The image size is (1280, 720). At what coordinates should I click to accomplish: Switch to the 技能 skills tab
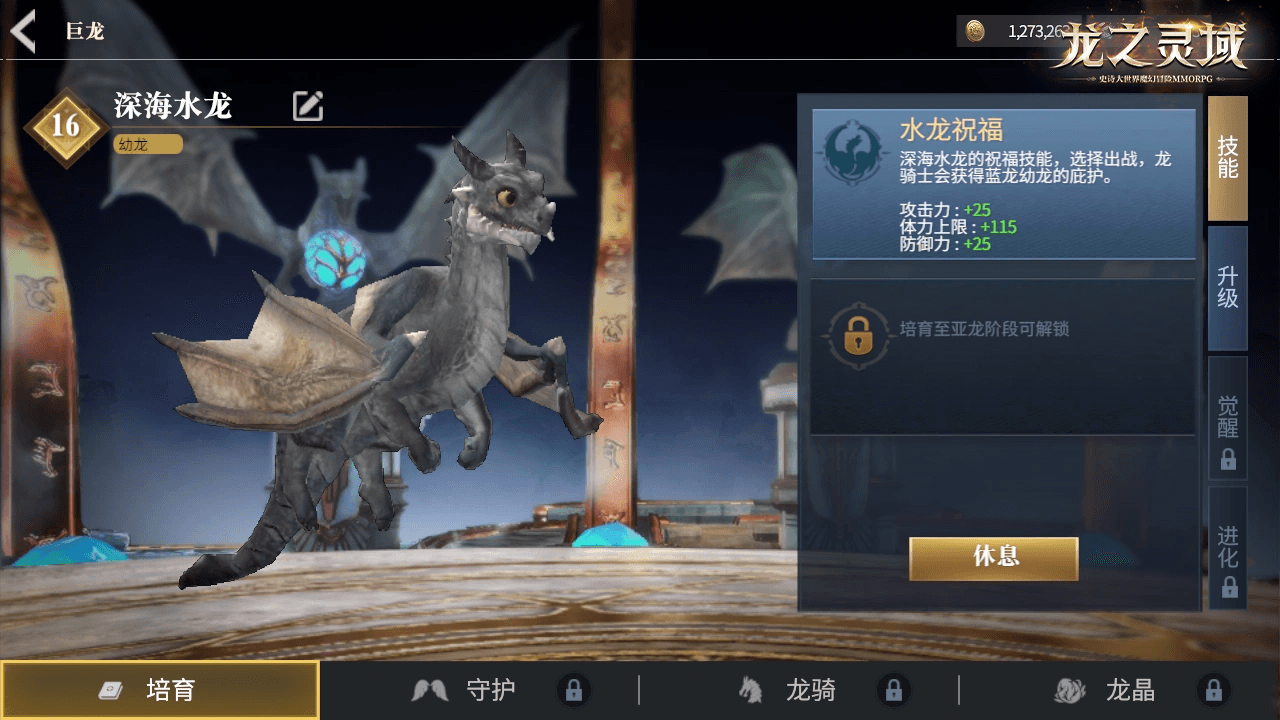(x=1227, y=158)
